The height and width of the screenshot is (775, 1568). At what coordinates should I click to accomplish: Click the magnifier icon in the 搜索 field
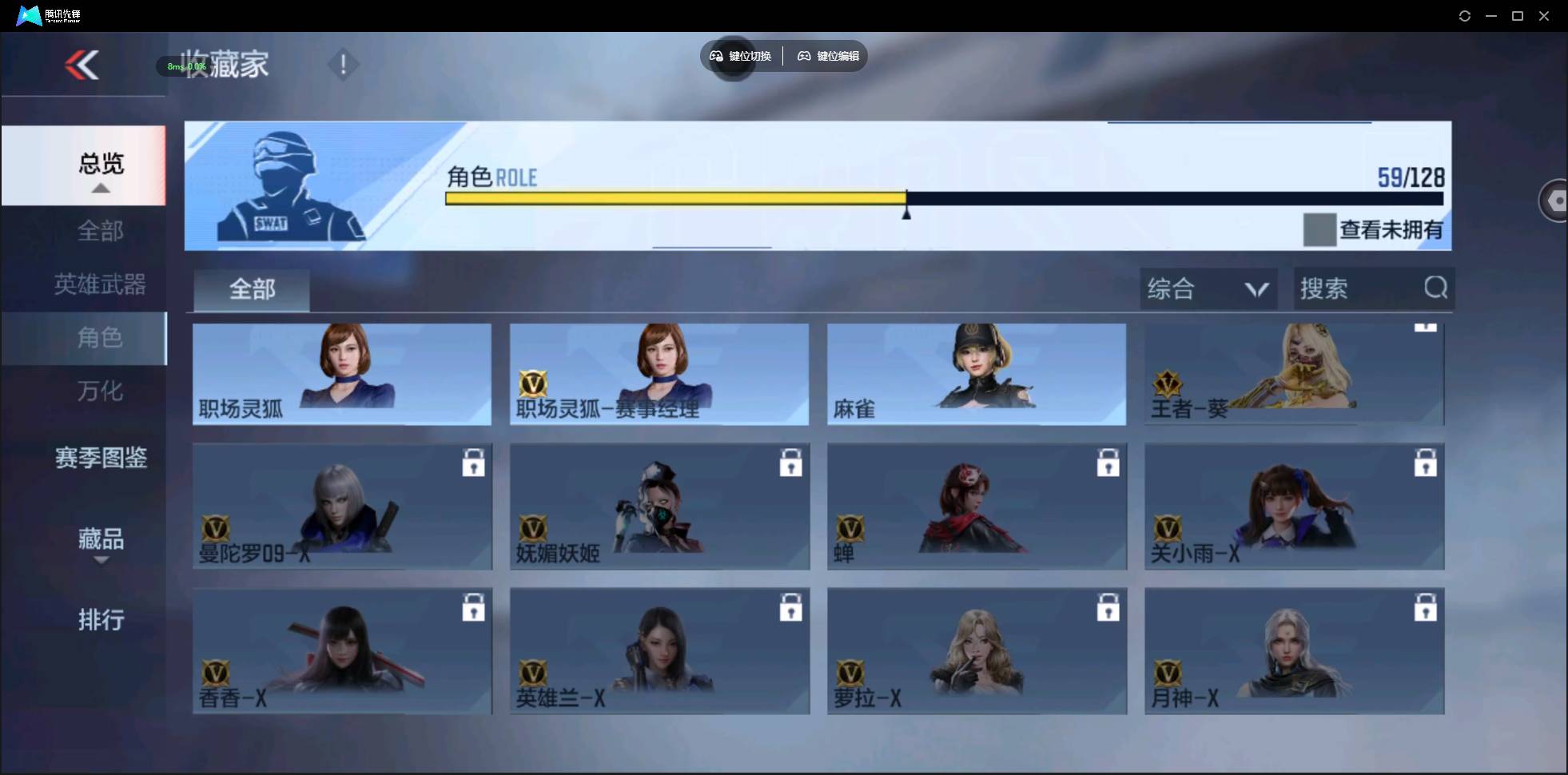click(1436, 288)
